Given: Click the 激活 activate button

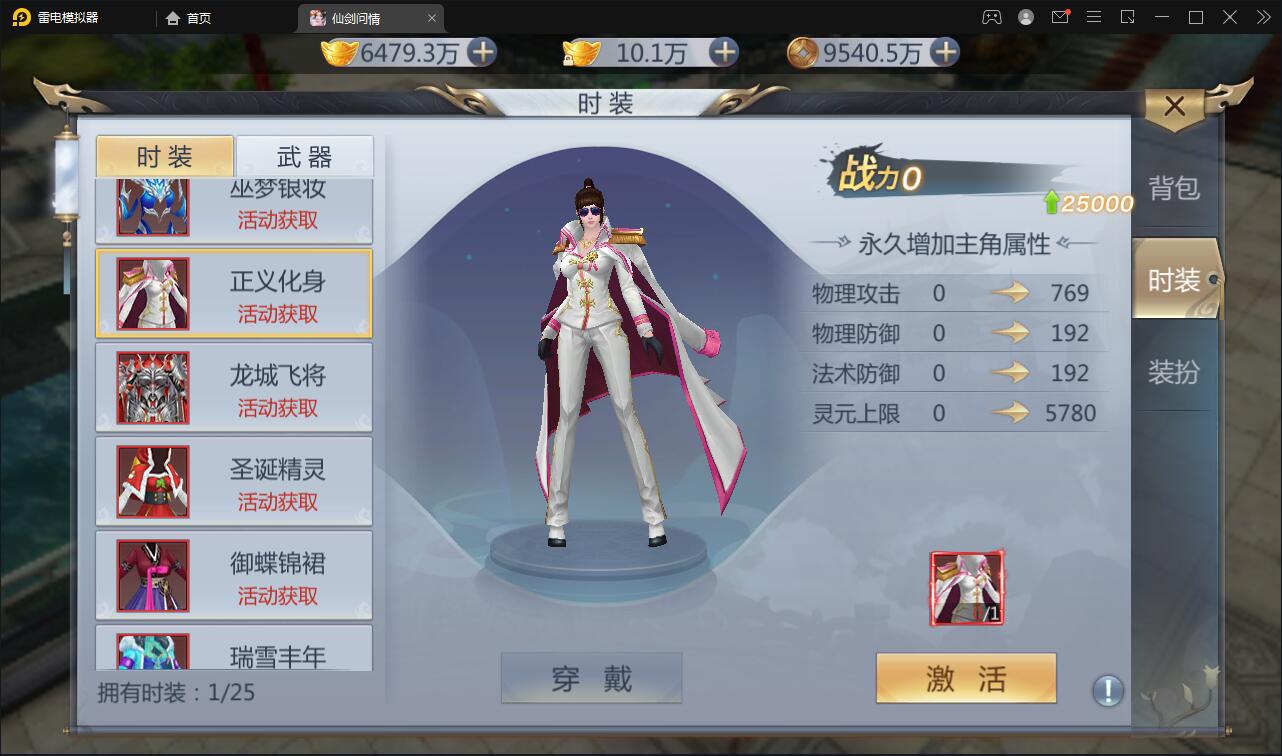Looking at the screenshot, I should pyautogui.click(x=965, y=677).
